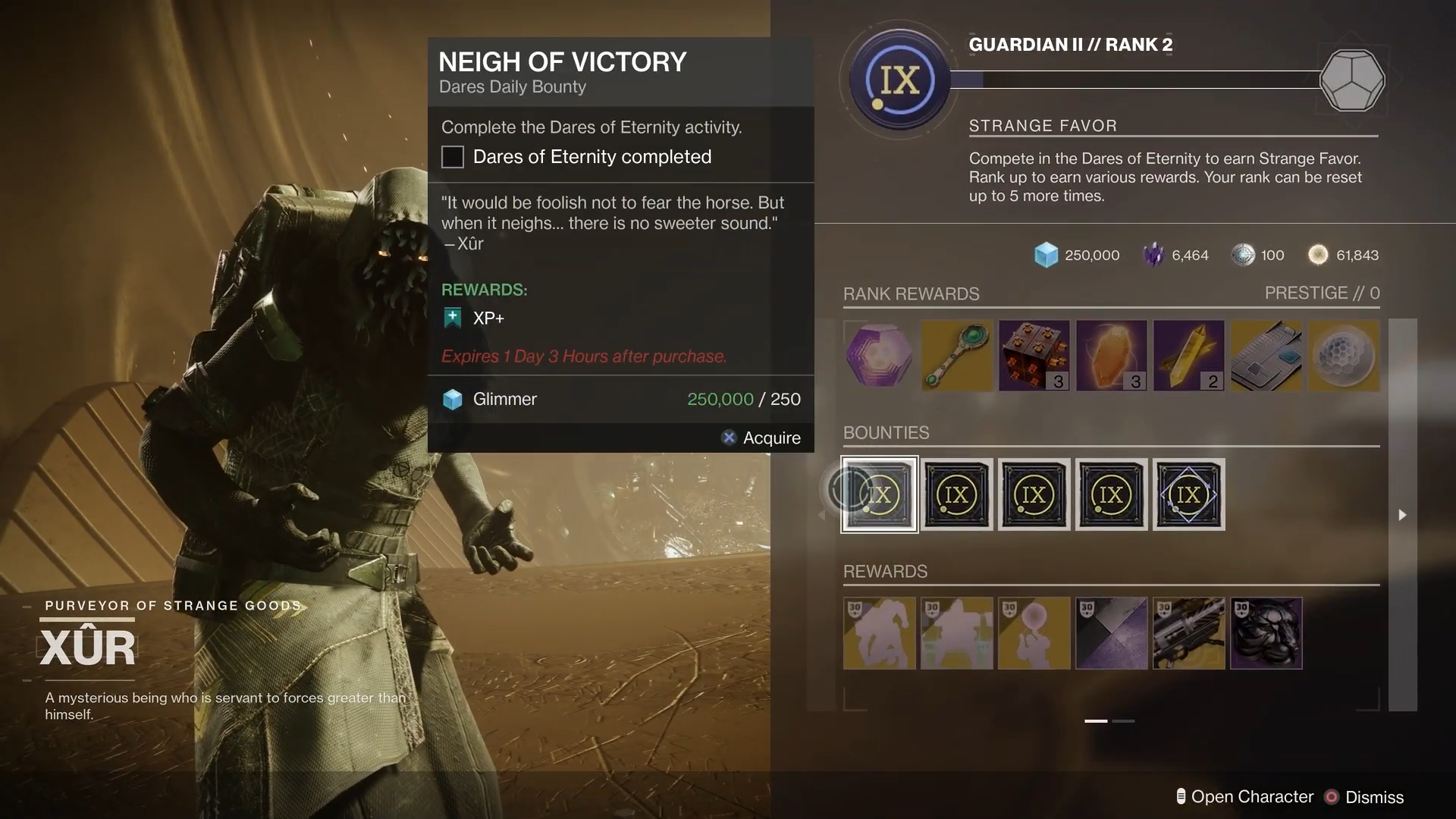Select the gray circuit card rank reward
The height and width of the screenshot is (819, 1456).
pyautogui.click(x=1266, y=356)
